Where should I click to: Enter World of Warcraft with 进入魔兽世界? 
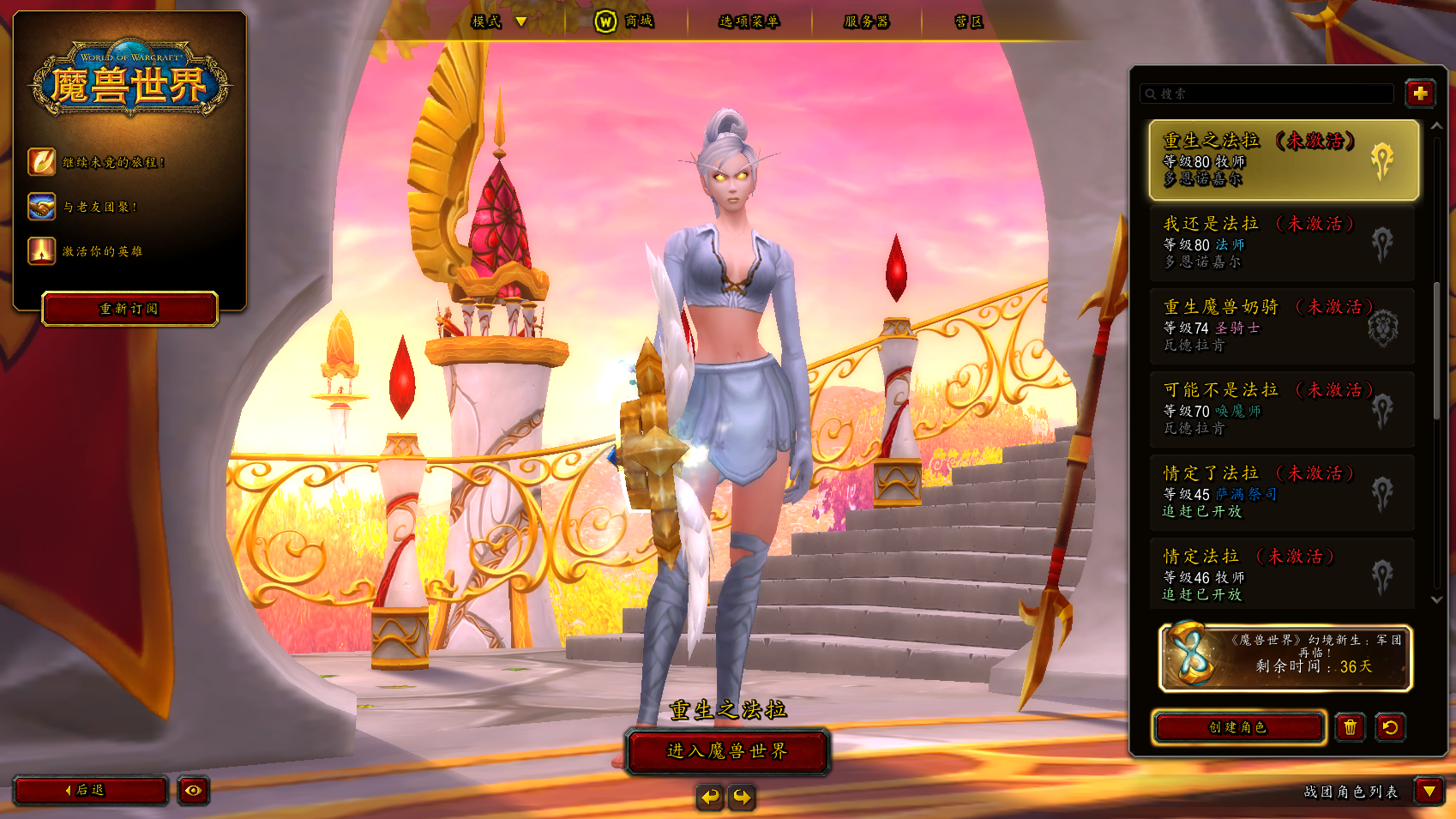[727, 751]
